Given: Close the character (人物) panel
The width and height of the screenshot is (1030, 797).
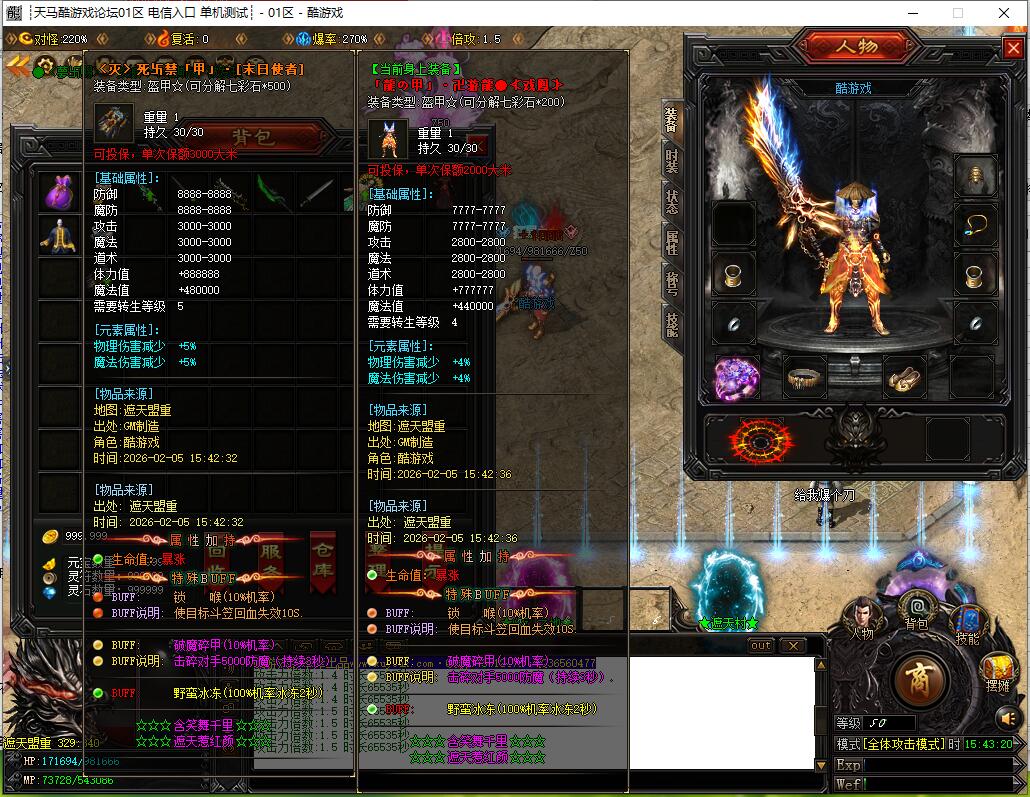Looking at the screenshot, I should point(1011,48).
